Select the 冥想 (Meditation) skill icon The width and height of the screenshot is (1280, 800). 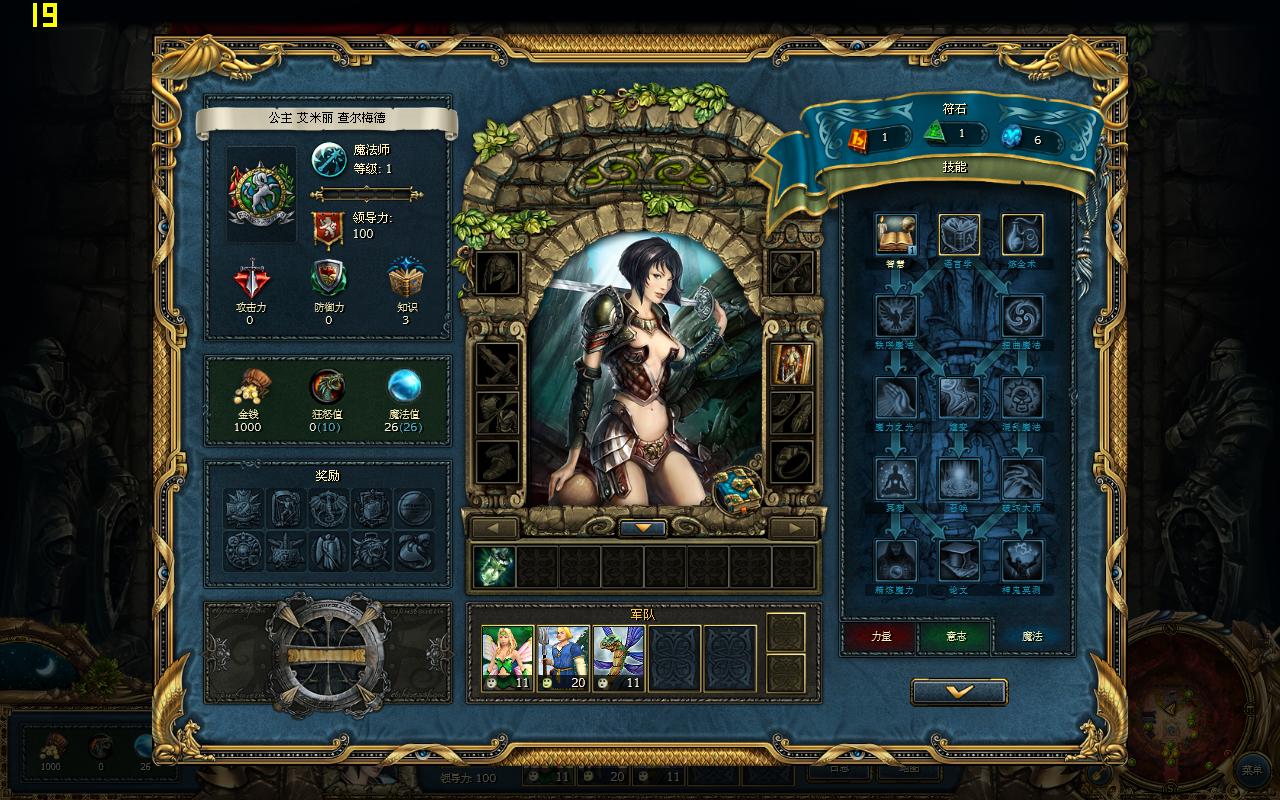[x=896, y=479]
